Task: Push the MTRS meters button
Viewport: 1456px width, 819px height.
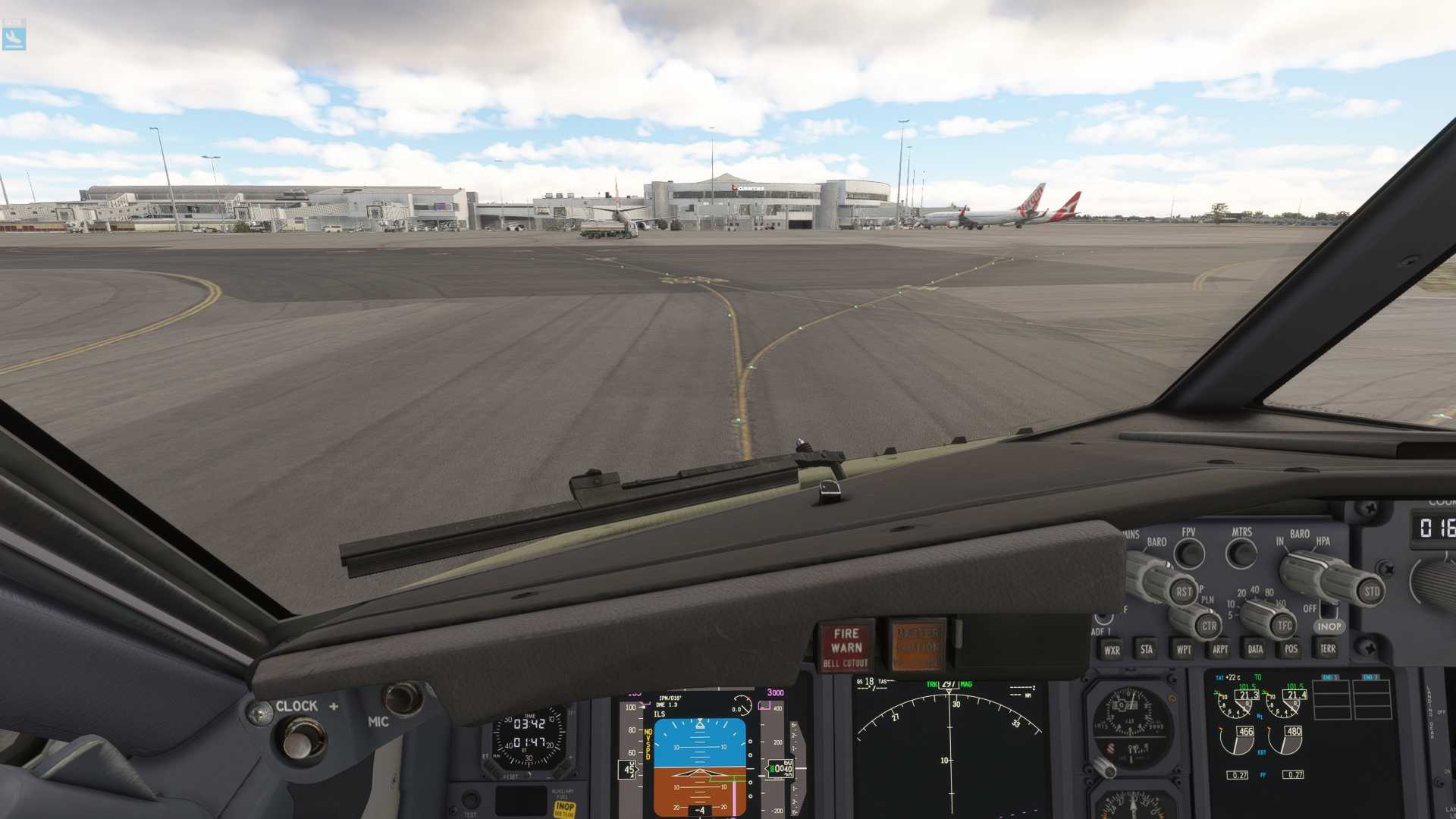Action: (1241, 553)
